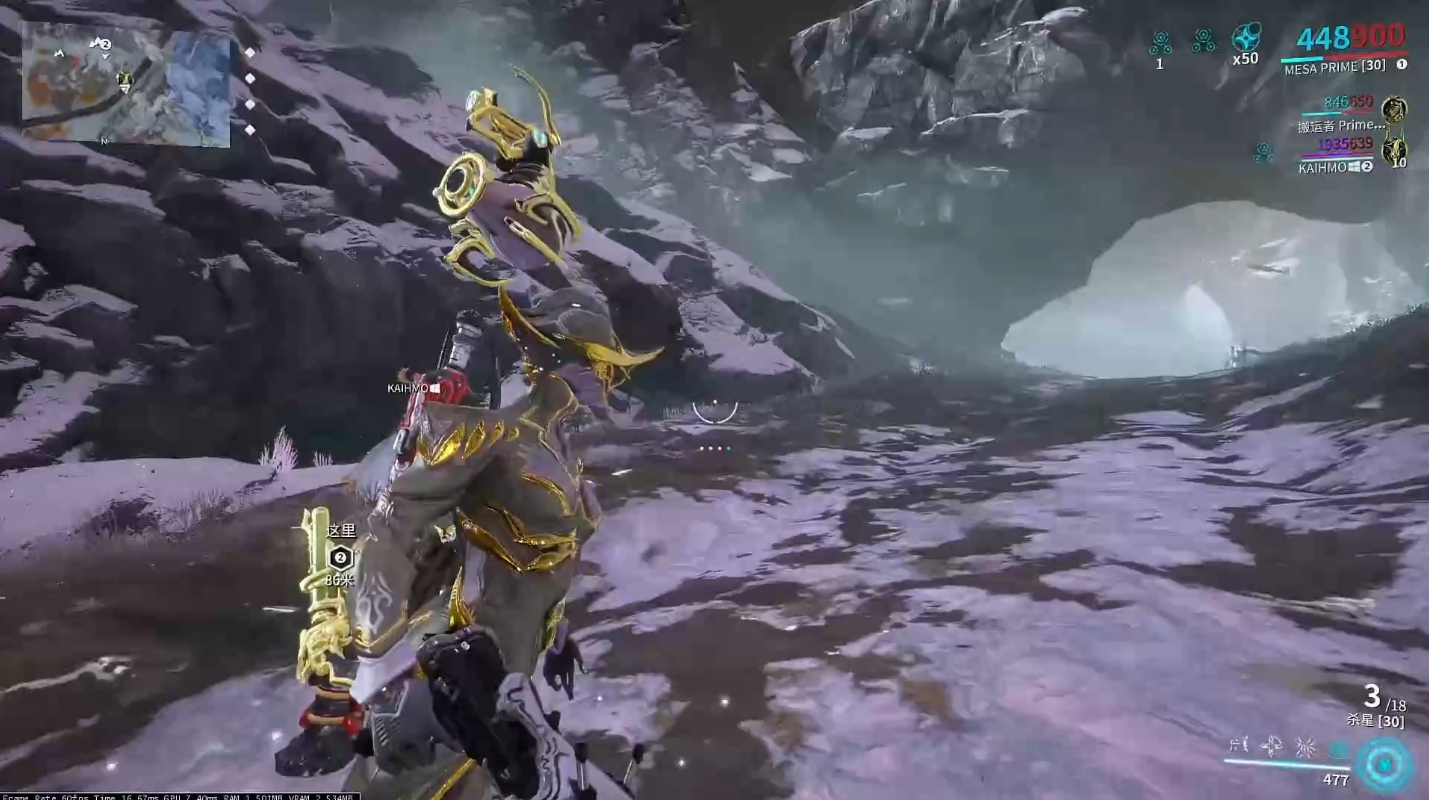Activate the starburst ability icon
The height and width of the screenshot is (800, 1429).
1305,746
